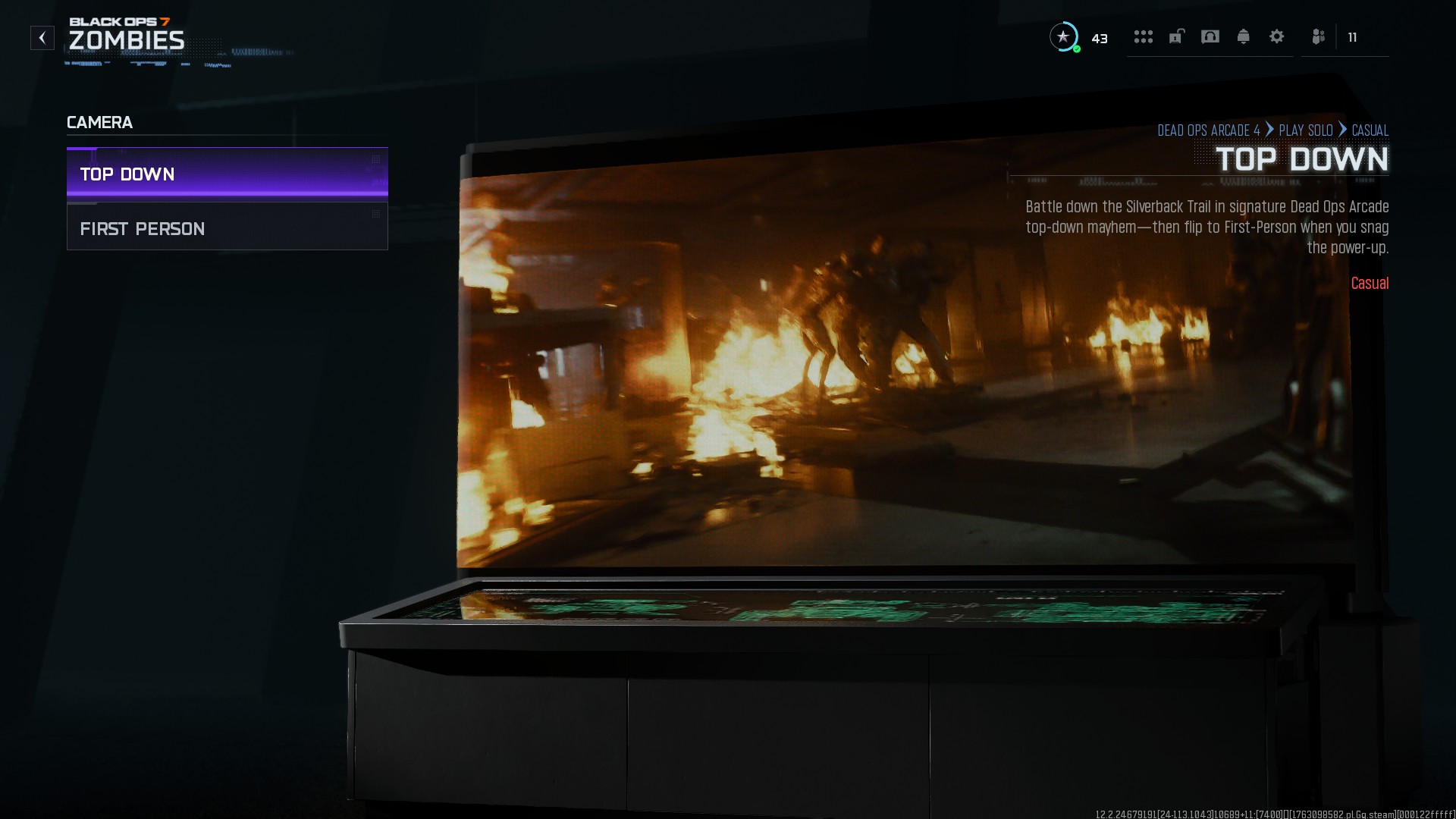Click the unlocks padlock icon in top bar
Viewport: 1456px width, 819px height.
click(x=1177, y=37)
